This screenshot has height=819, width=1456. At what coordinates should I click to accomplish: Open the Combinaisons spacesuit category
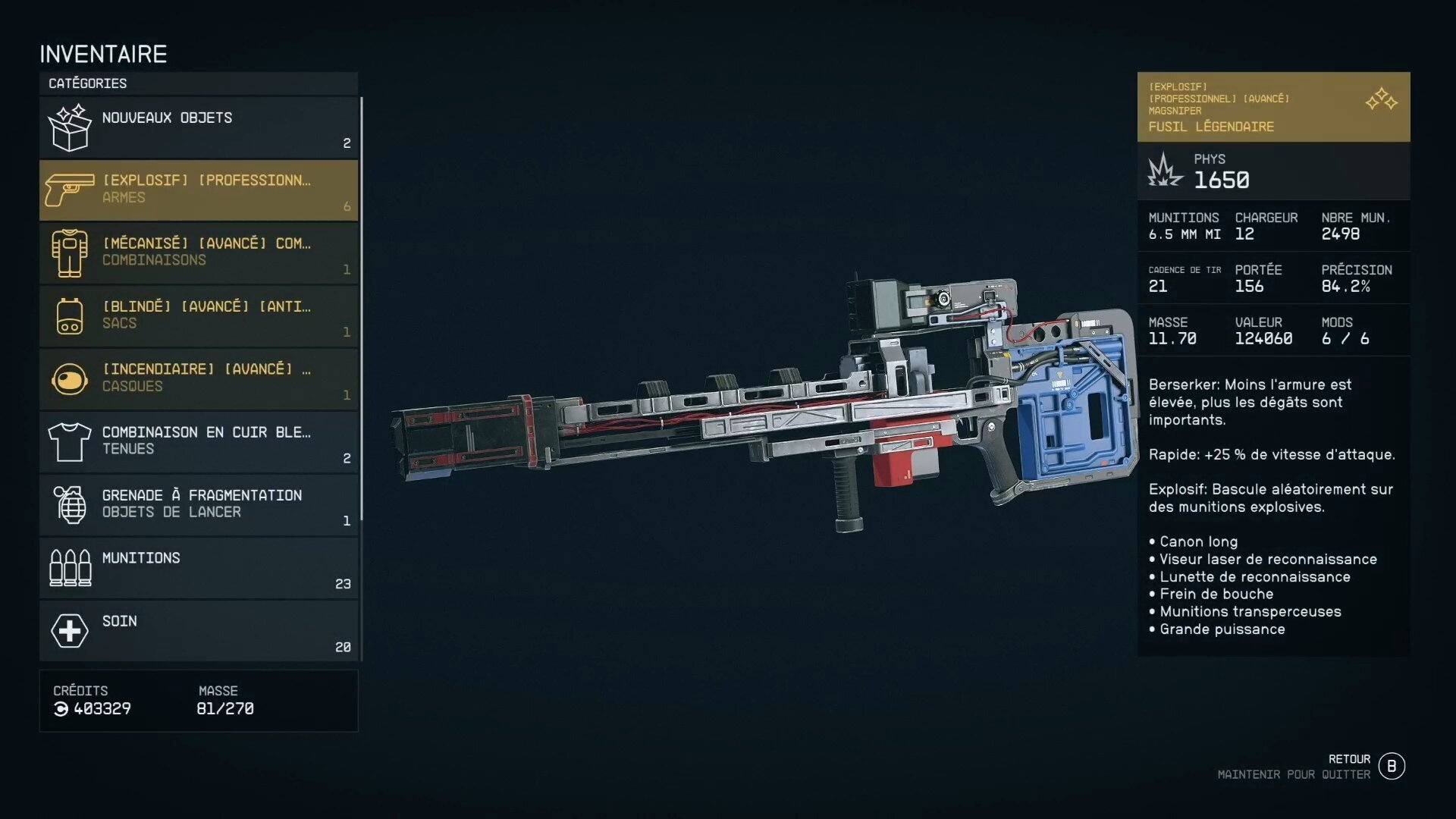(199, 253)
